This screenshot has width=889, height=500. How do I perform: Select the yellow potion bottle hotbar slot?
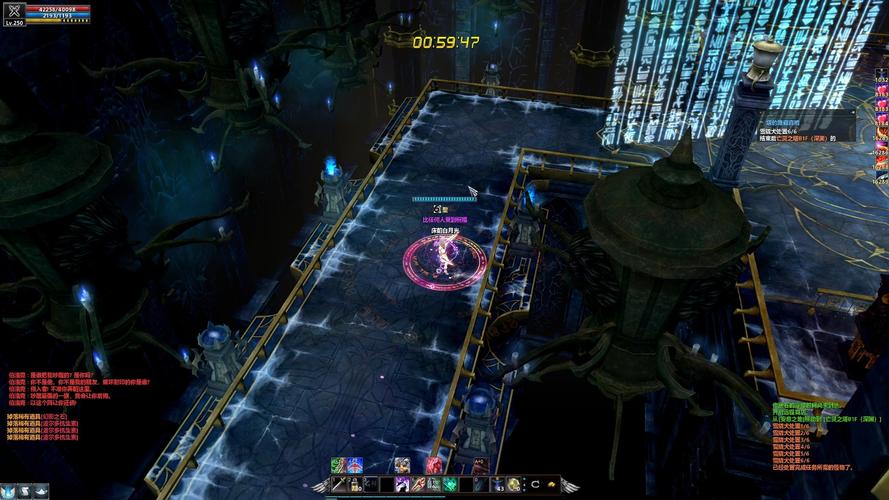click(356, 484)
